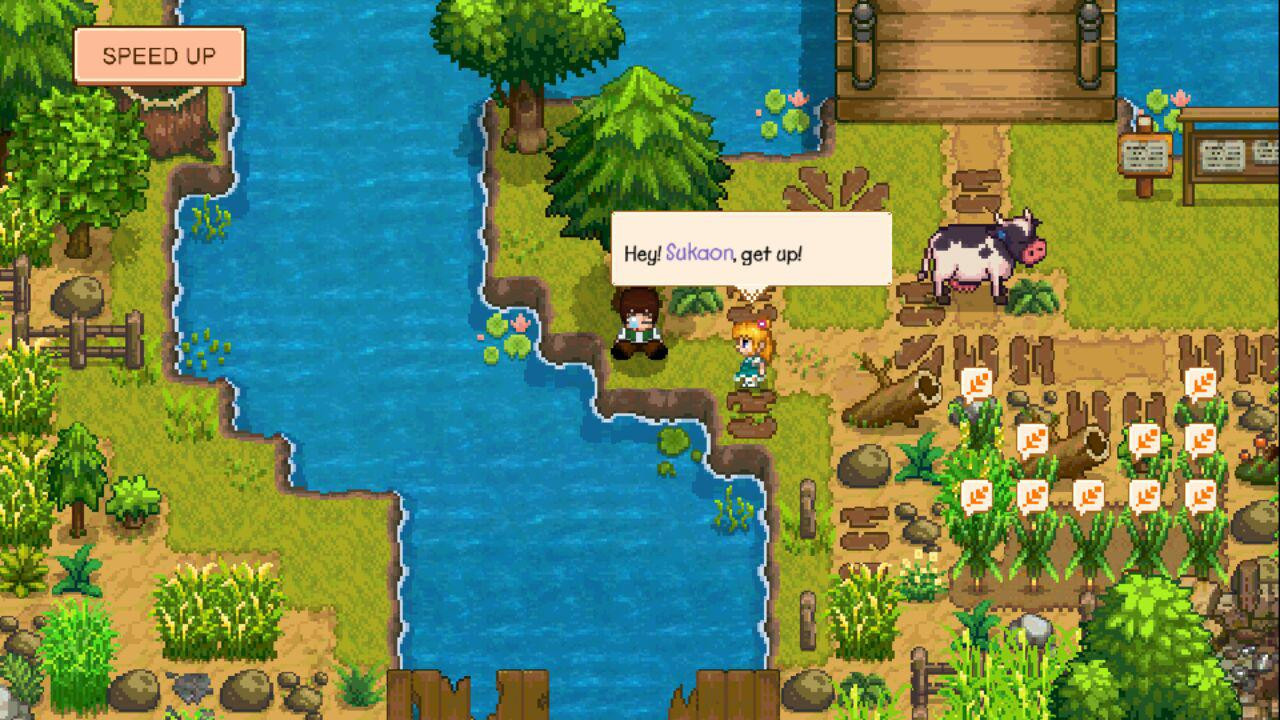Click the SPEED UP button
The image size is (1280, 720).
(159, 56)
